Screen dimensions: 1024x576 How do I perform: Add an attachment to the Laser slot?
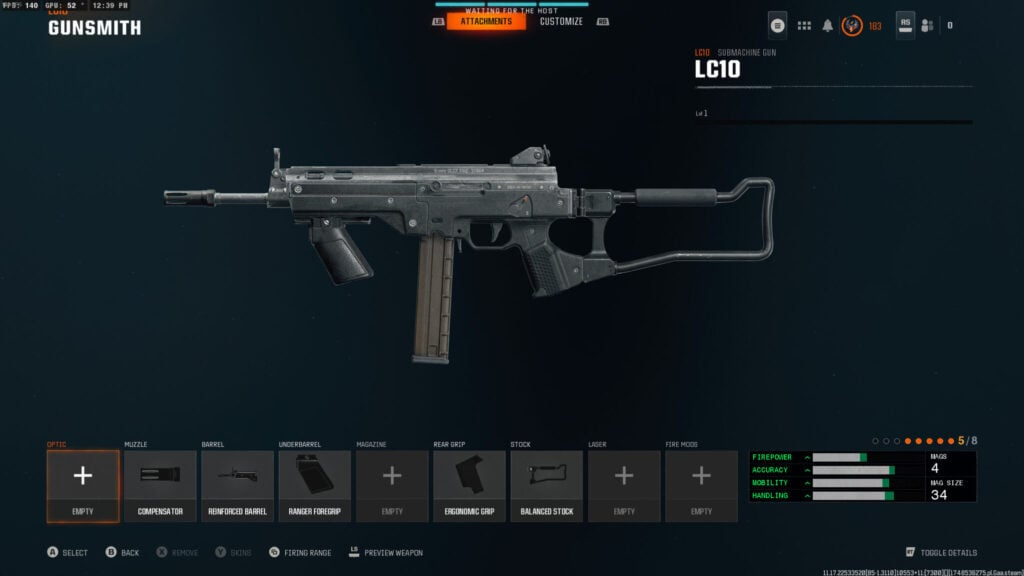(624, 486)
